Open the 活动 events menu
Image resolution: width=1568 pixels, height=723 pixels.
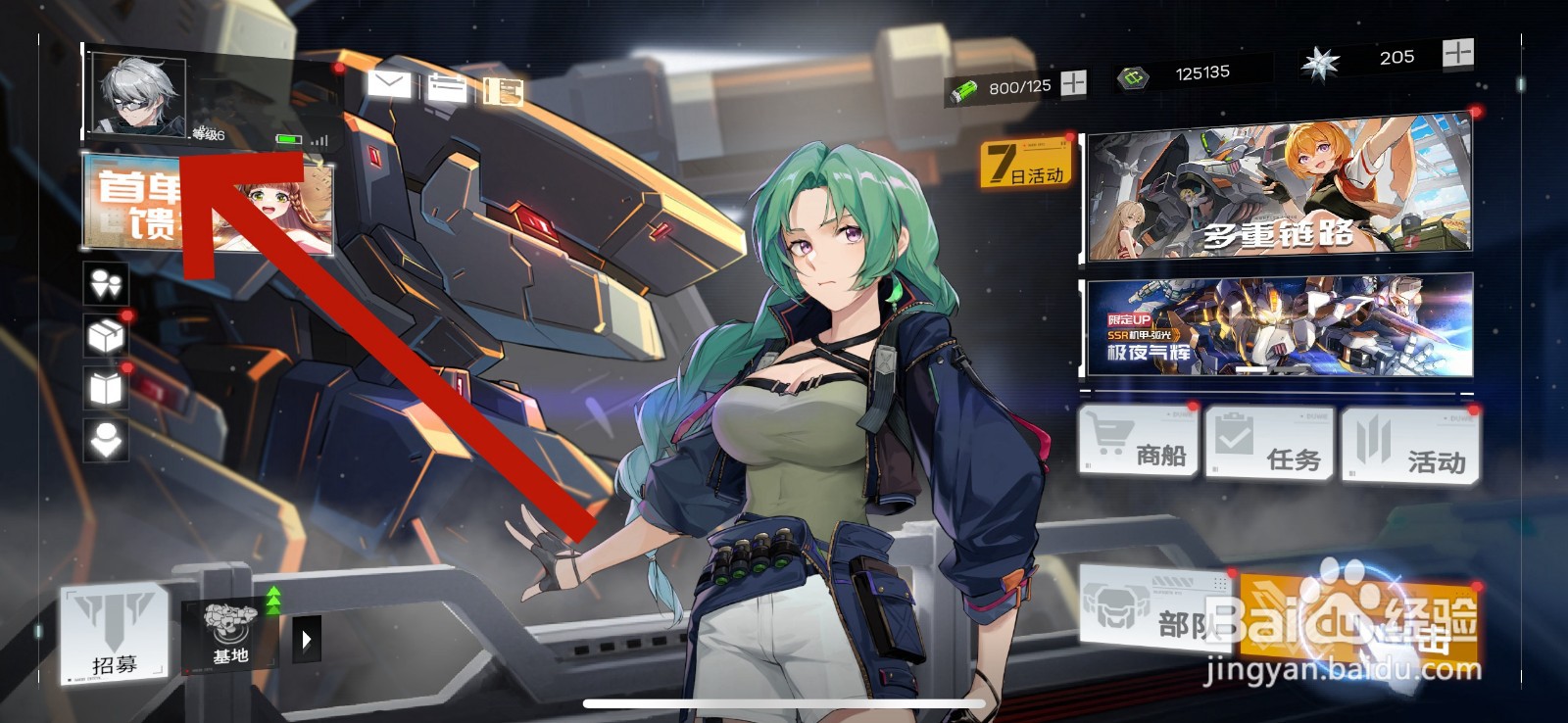point(1411,449)
